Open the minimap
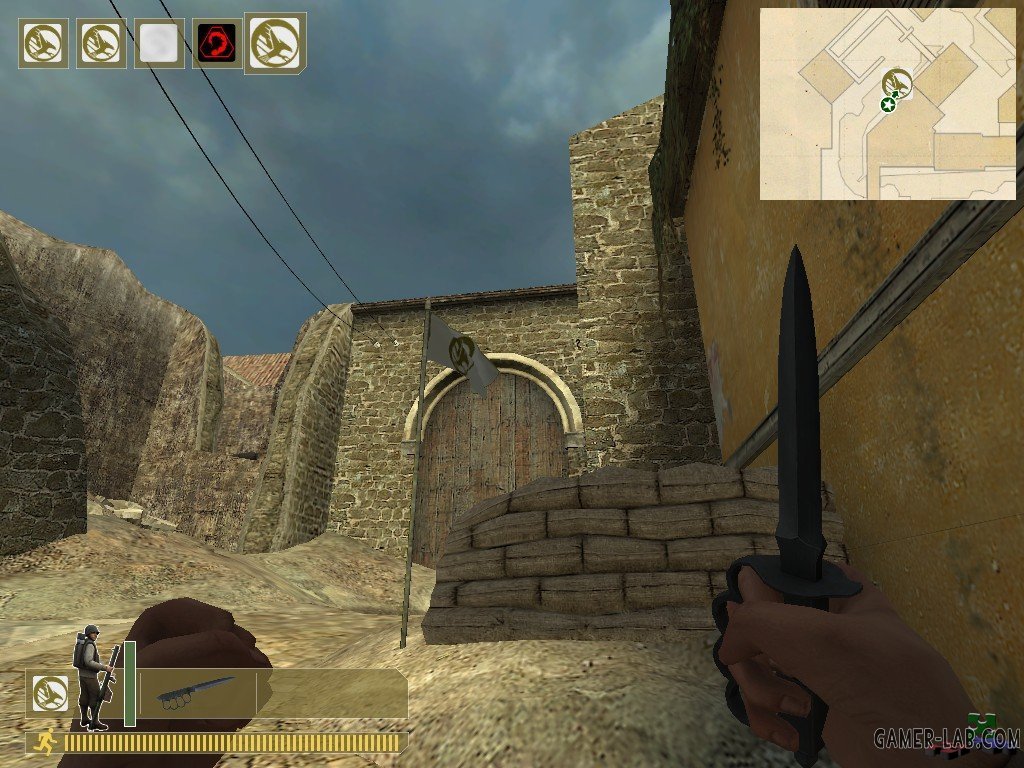 tap(887, 104)
